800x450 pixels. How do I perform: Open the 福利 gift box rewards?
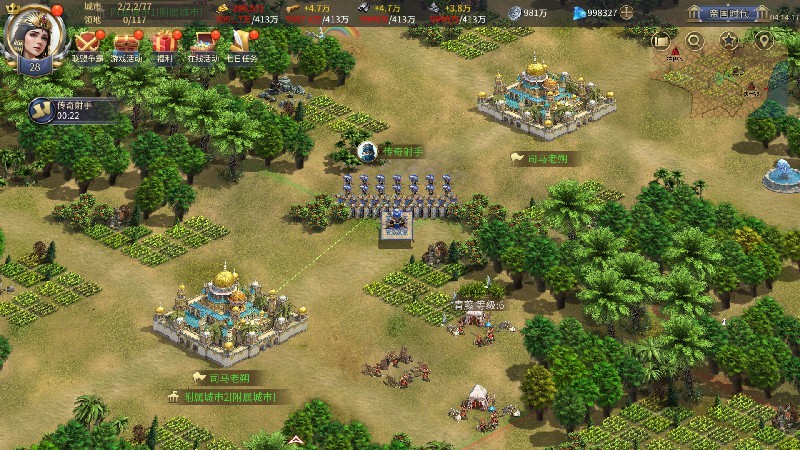[163, 44]
